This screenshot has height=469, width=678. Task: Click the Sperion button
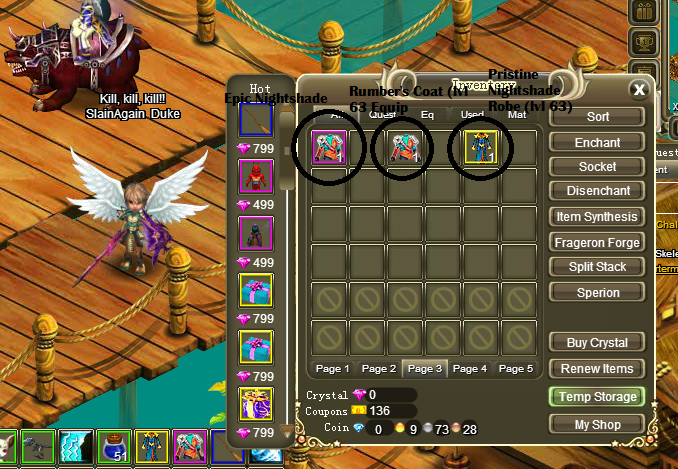click(597, 293)
